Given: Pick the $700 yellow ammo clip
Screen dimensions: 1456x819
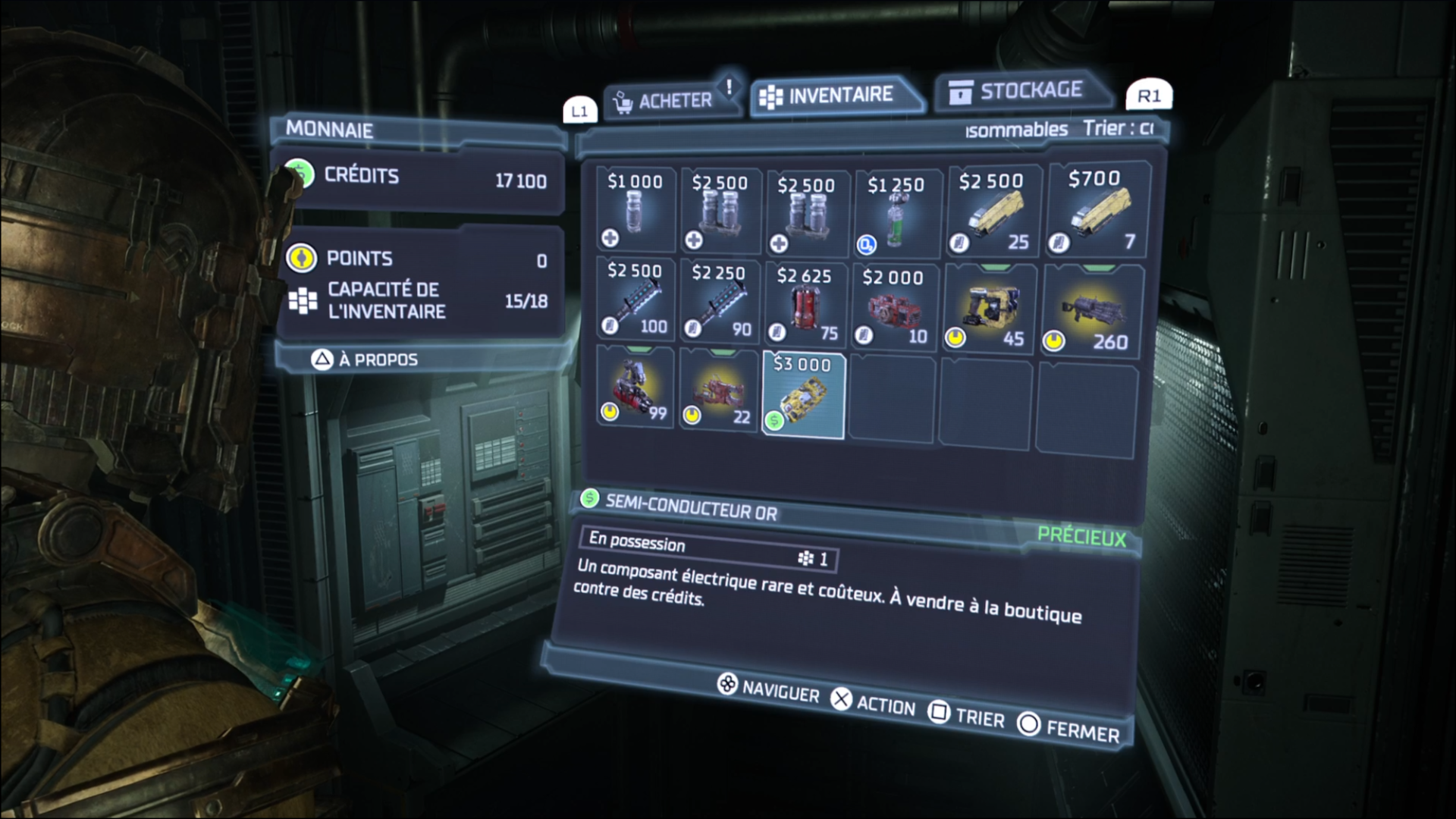Looking at the screenshot, I should coord(1096,209).
